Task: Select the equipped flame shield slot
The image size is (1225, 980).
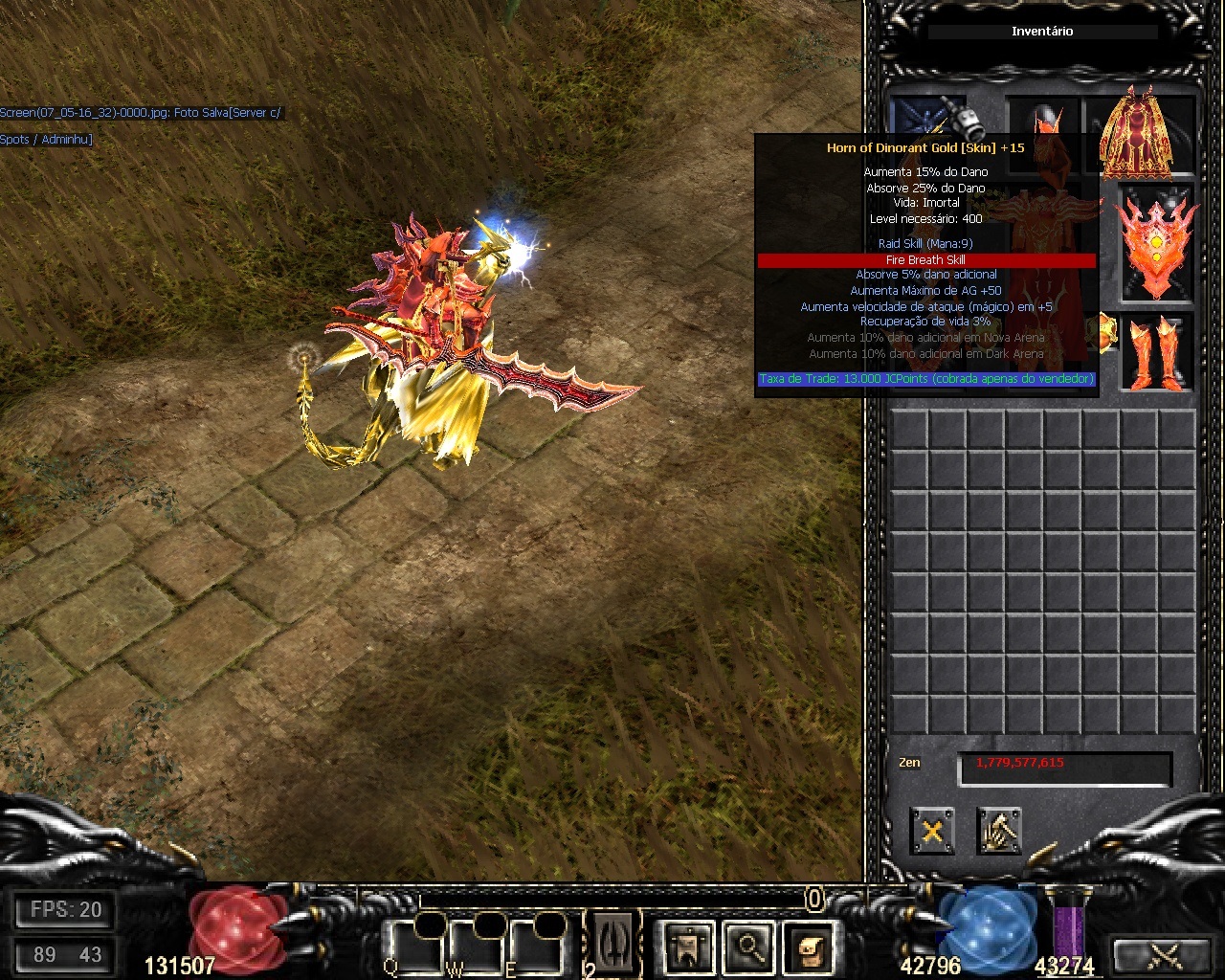Action: pyautogui.click(x=1157, y=244)
